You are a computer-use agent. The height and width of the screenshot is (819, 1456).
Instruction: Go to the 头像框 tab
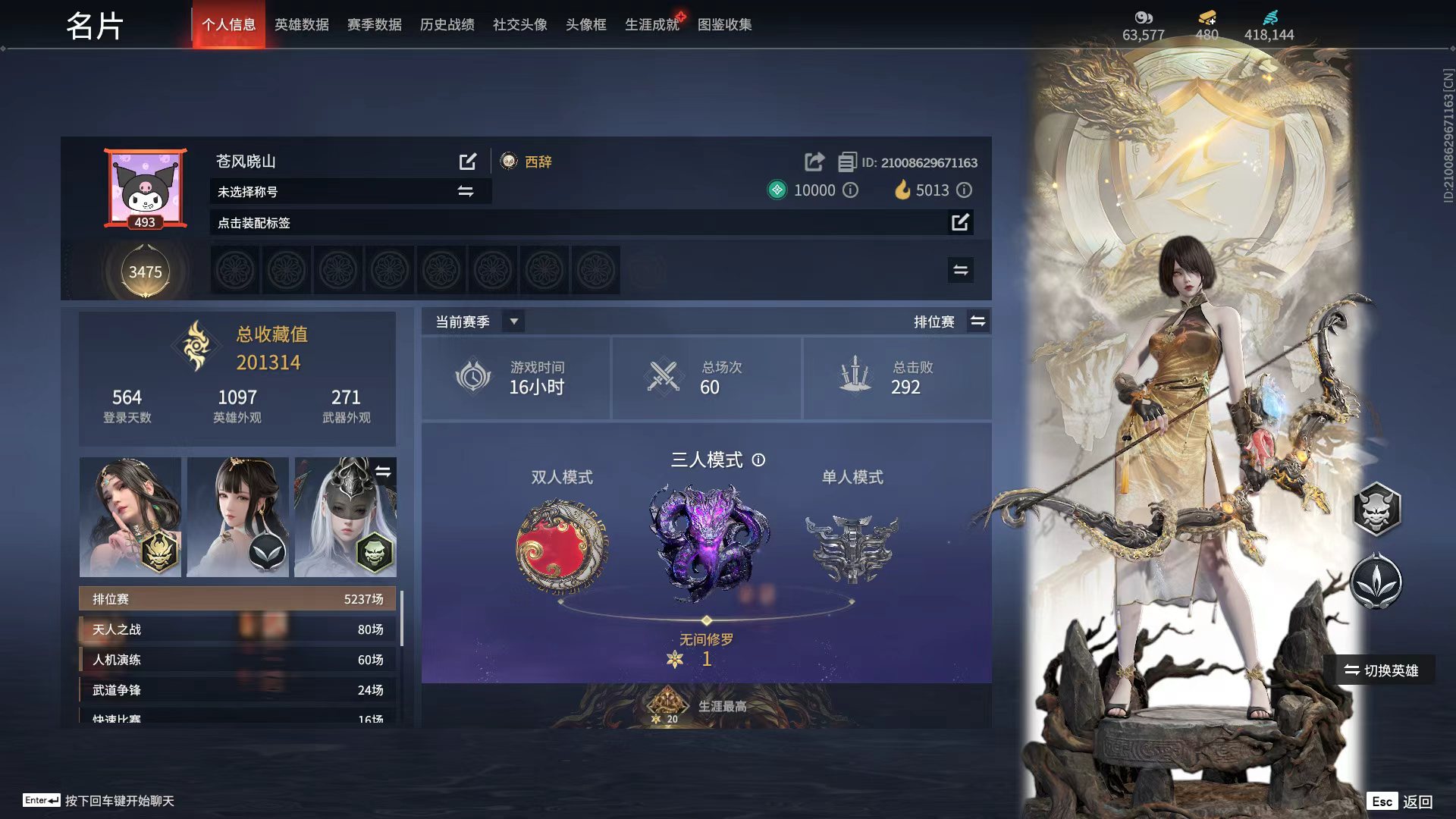click(x=585, y=25)
